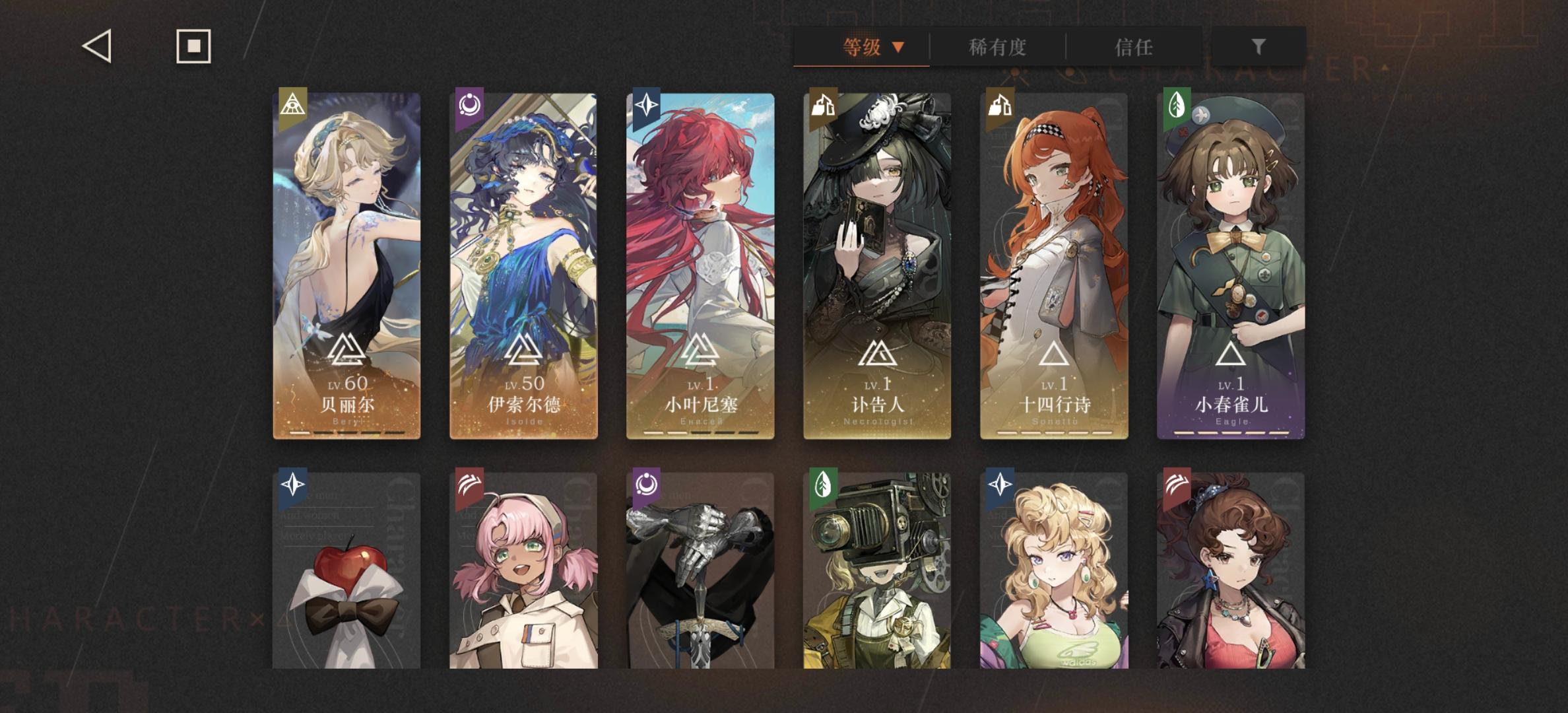Open filters using the funnel icon
This screenshot has width=1568, height=713.
[1259, 47]
